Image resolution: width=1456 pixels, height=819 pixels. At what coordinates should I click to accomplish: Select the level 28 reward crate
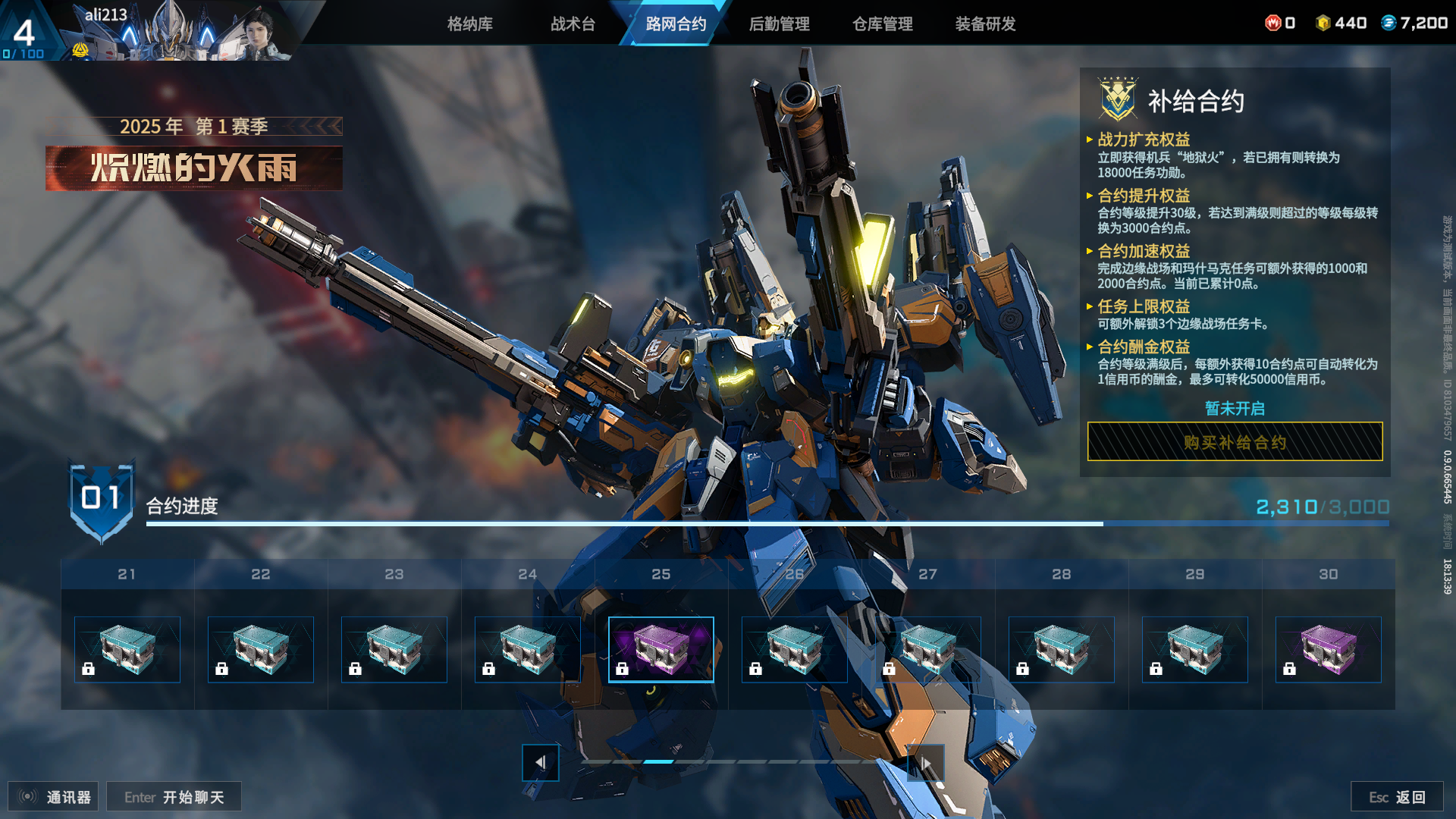pos(1061,650)
